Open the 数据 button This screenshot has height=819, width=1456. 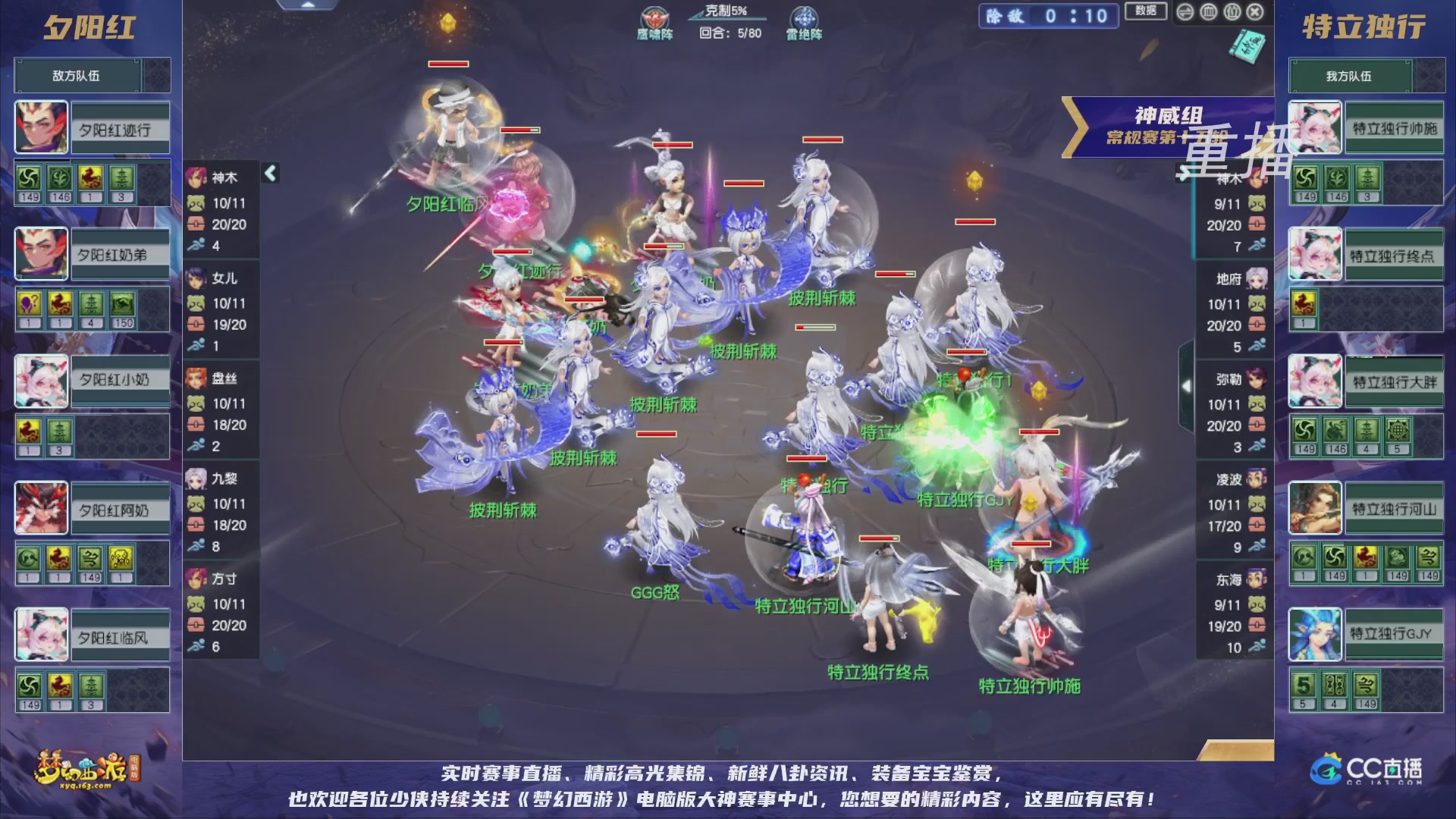click(x=1145, y=13)
